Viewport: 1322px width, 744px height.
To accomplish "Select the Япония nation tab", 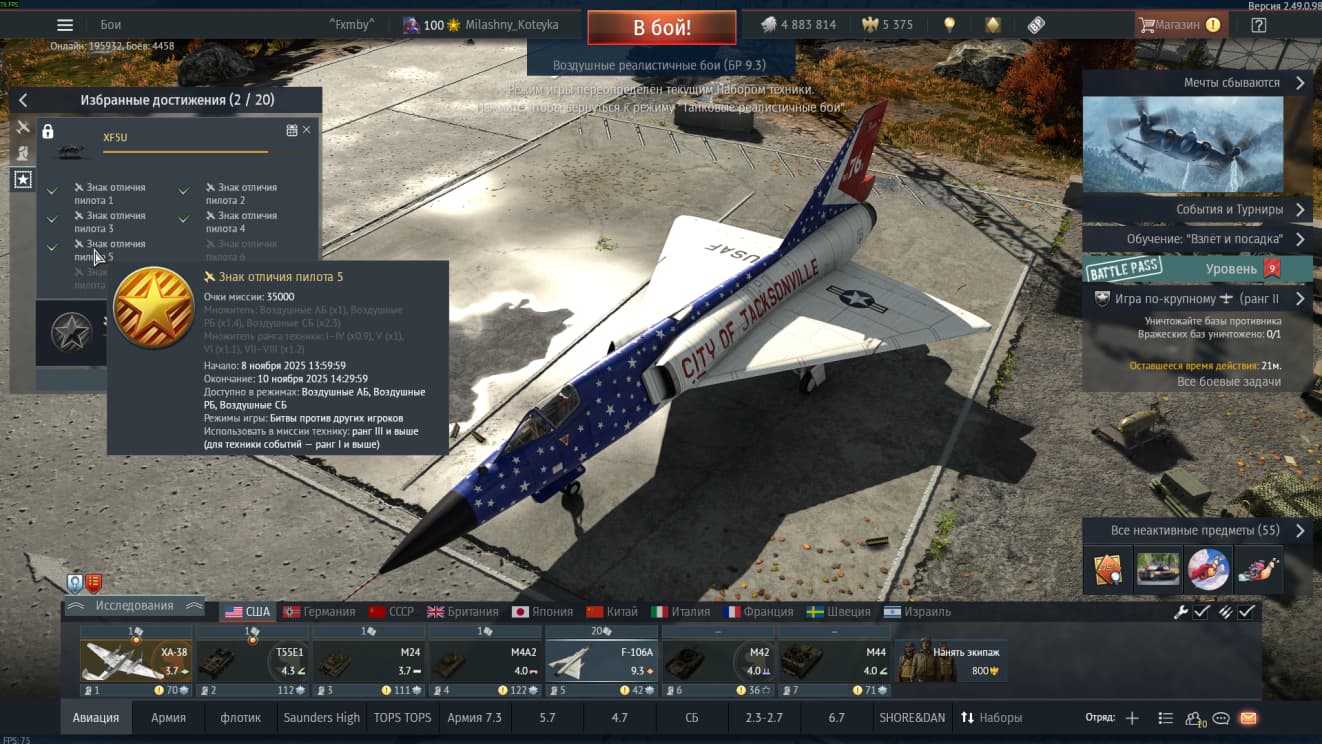I will [x=542, y=612].
